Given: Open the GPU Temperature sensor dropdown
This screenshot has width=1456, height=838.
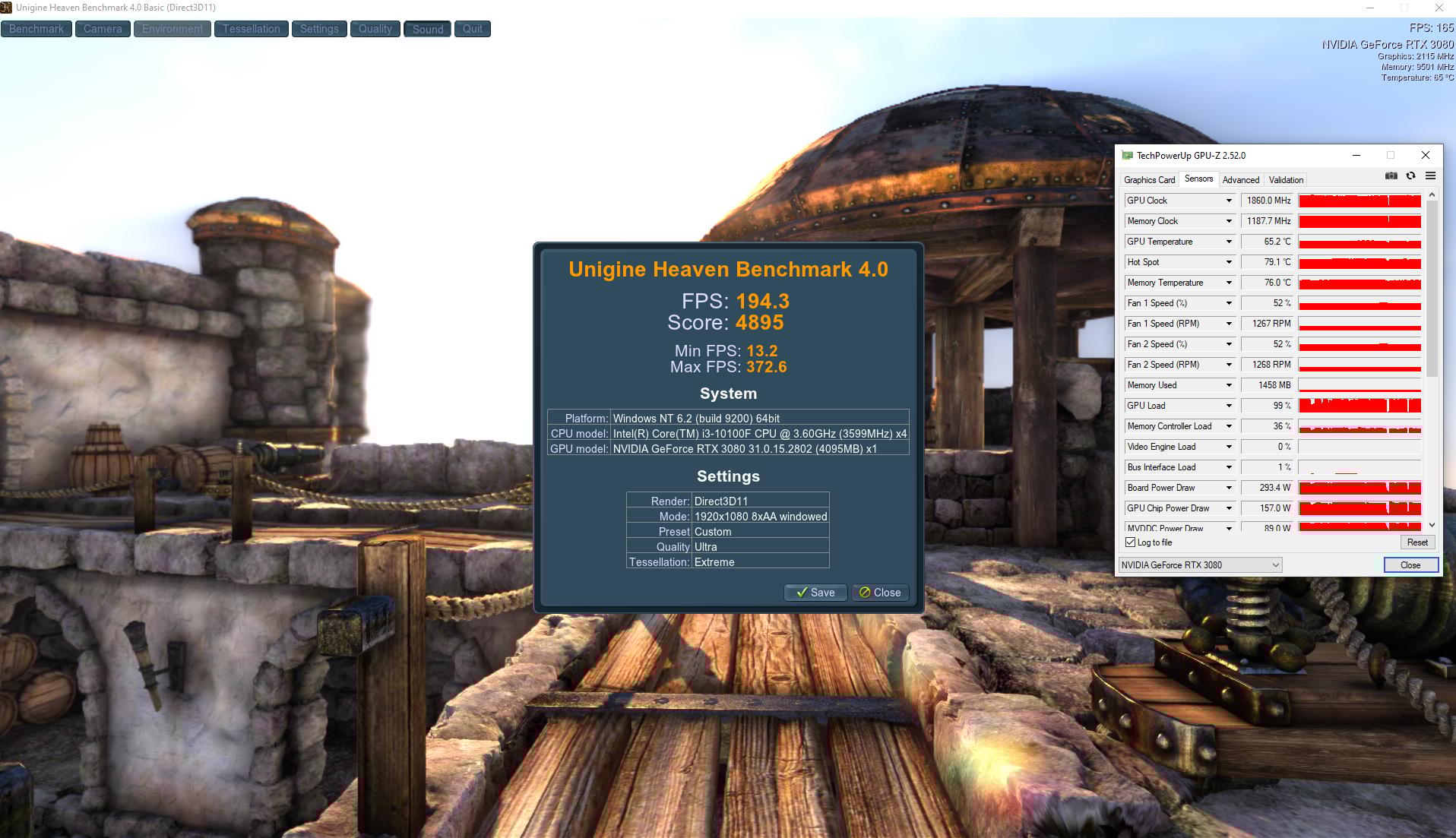Looking at the screenshot, I should 1228,242.
